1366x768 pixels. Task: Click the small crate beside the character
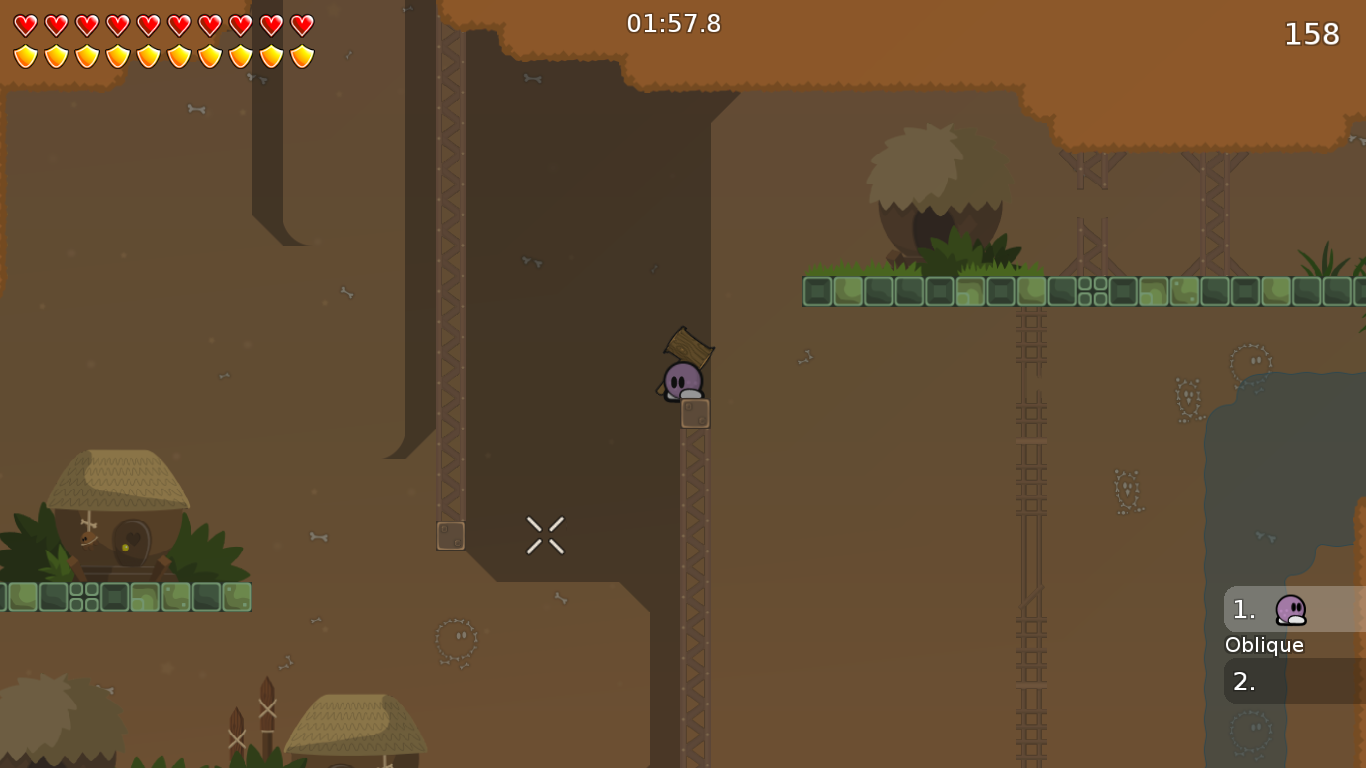(x=695, y=412)
